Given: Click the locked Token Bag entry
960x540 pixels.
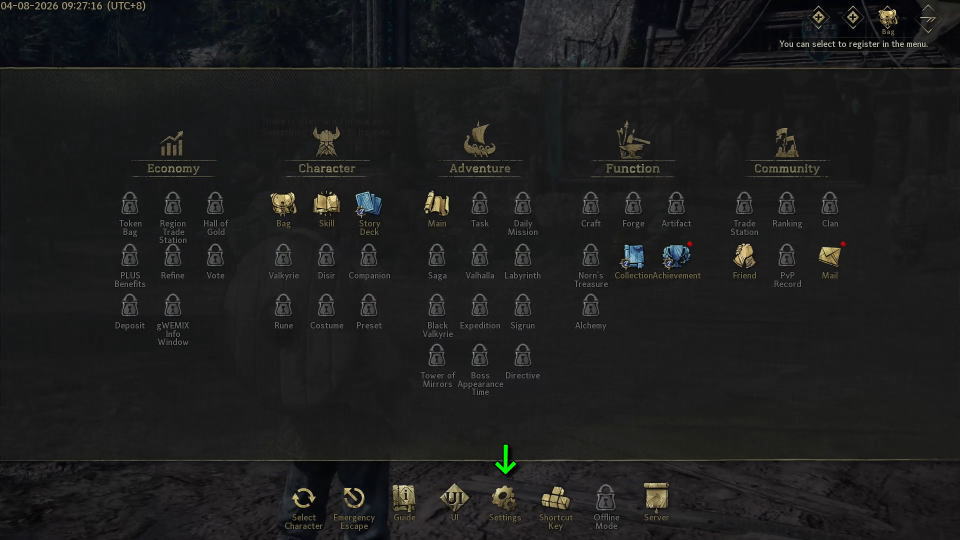Looking at the screenshot, I should (x=130, y=205).
